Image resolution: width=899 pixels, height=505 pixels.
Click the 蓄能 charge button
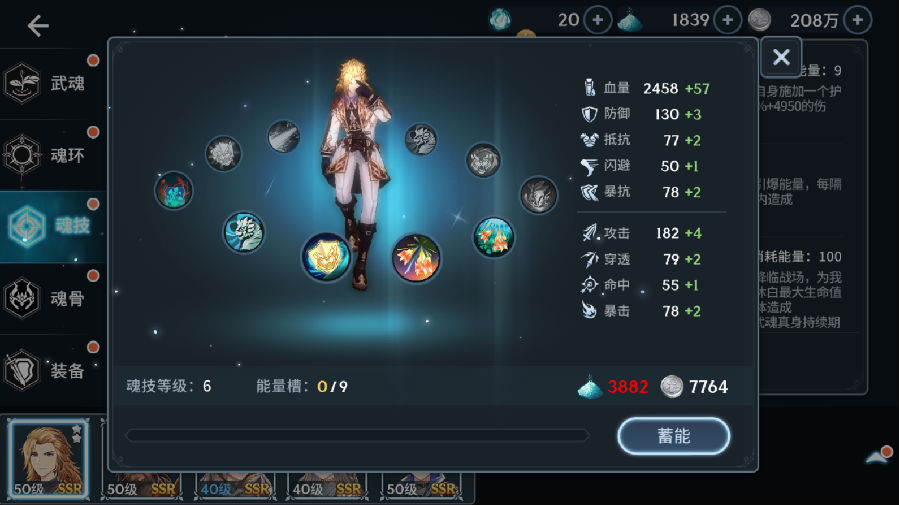coord(673,436)
